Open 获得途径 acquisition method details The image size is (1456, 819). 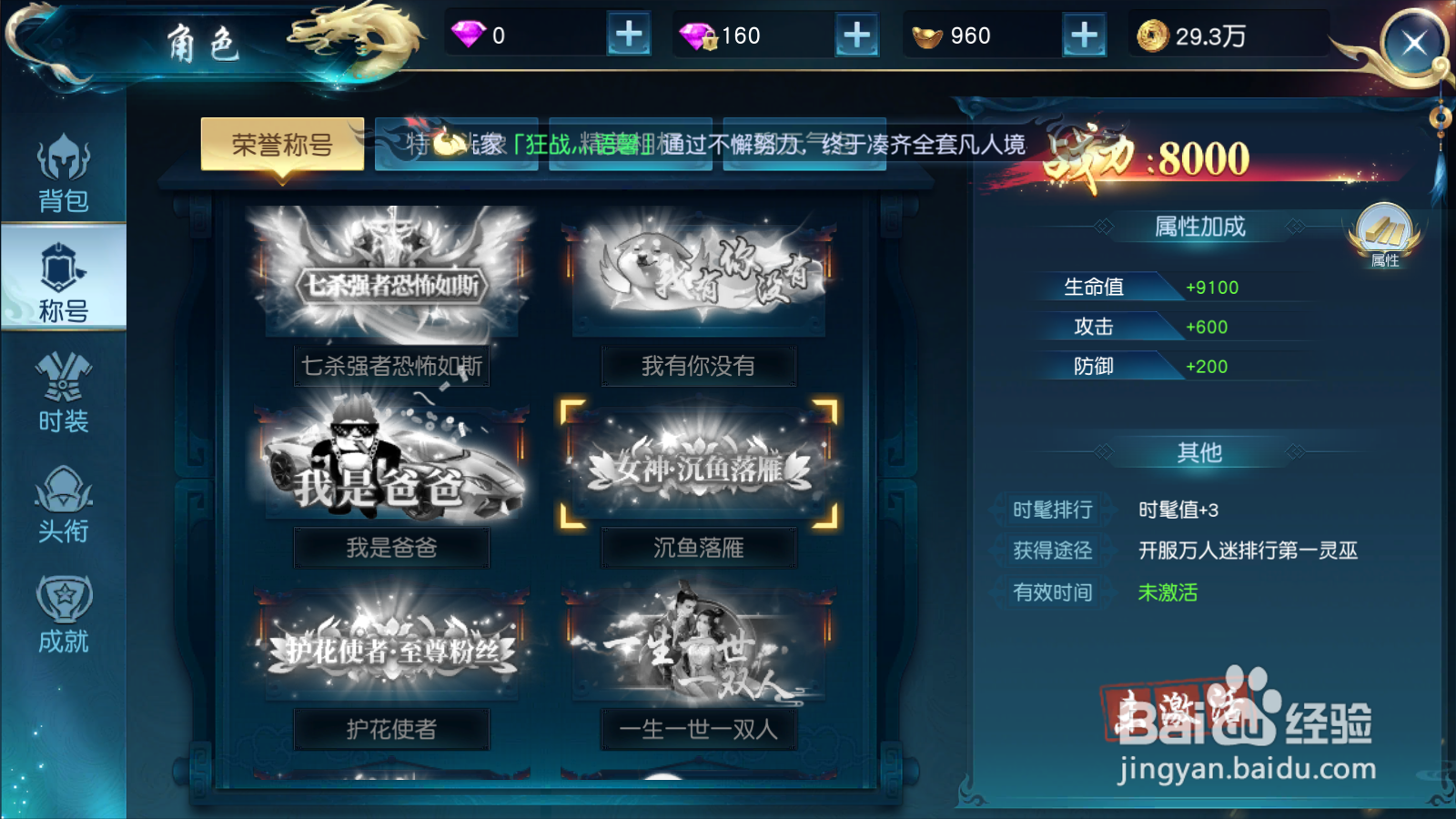pos(1054,551)
